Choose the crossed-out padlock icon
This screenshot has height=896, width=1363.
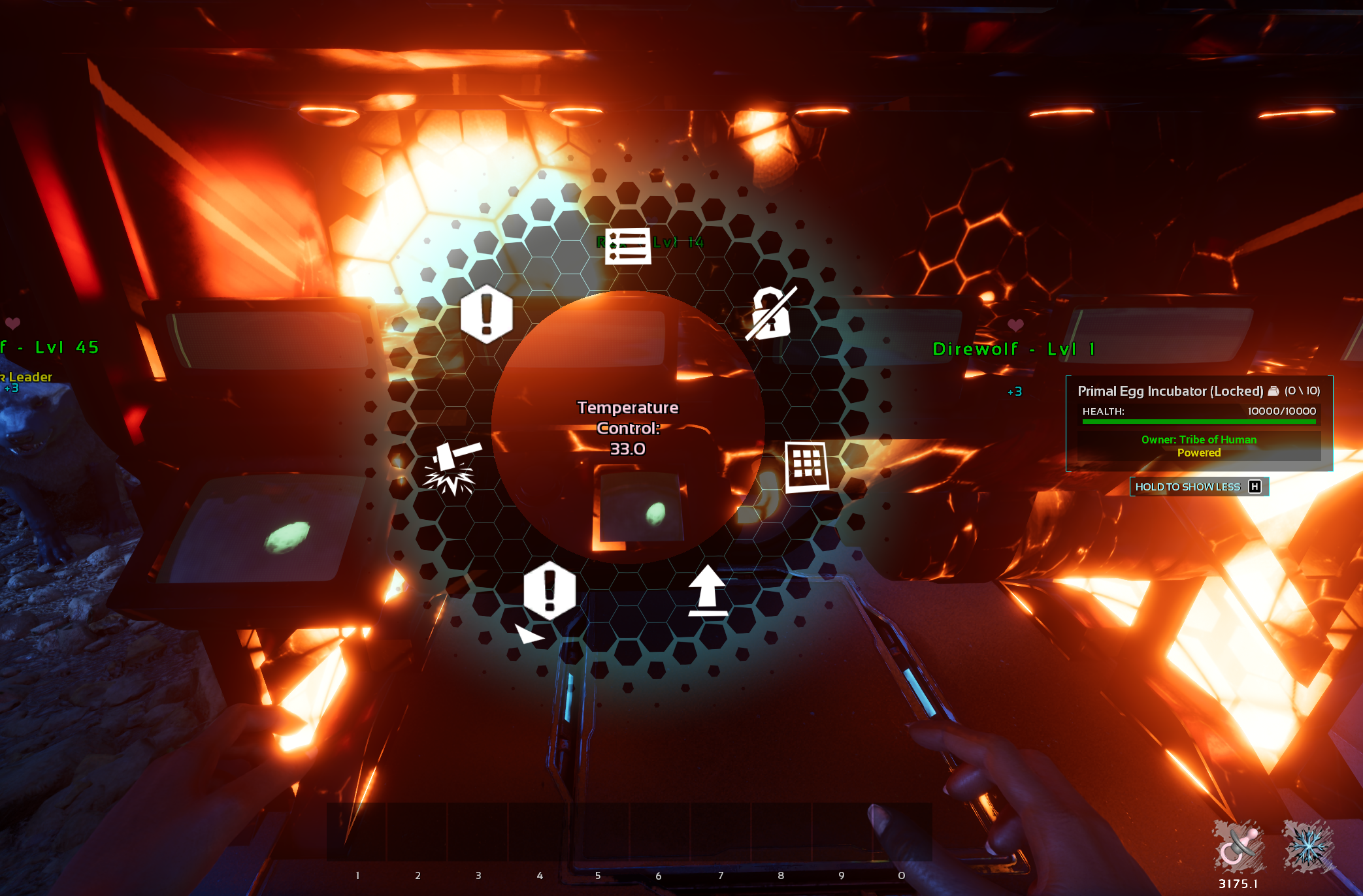(x=771, y=313)
